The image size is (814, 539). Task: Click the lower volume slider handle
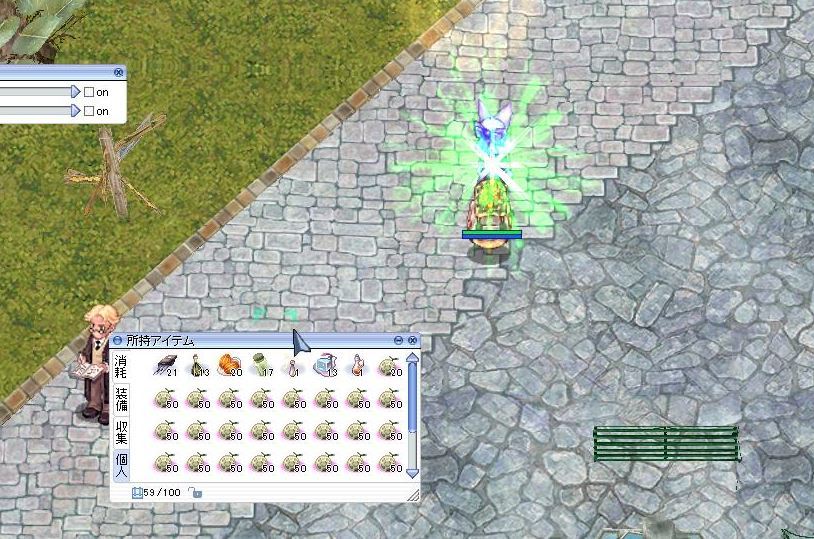point(75,111)
